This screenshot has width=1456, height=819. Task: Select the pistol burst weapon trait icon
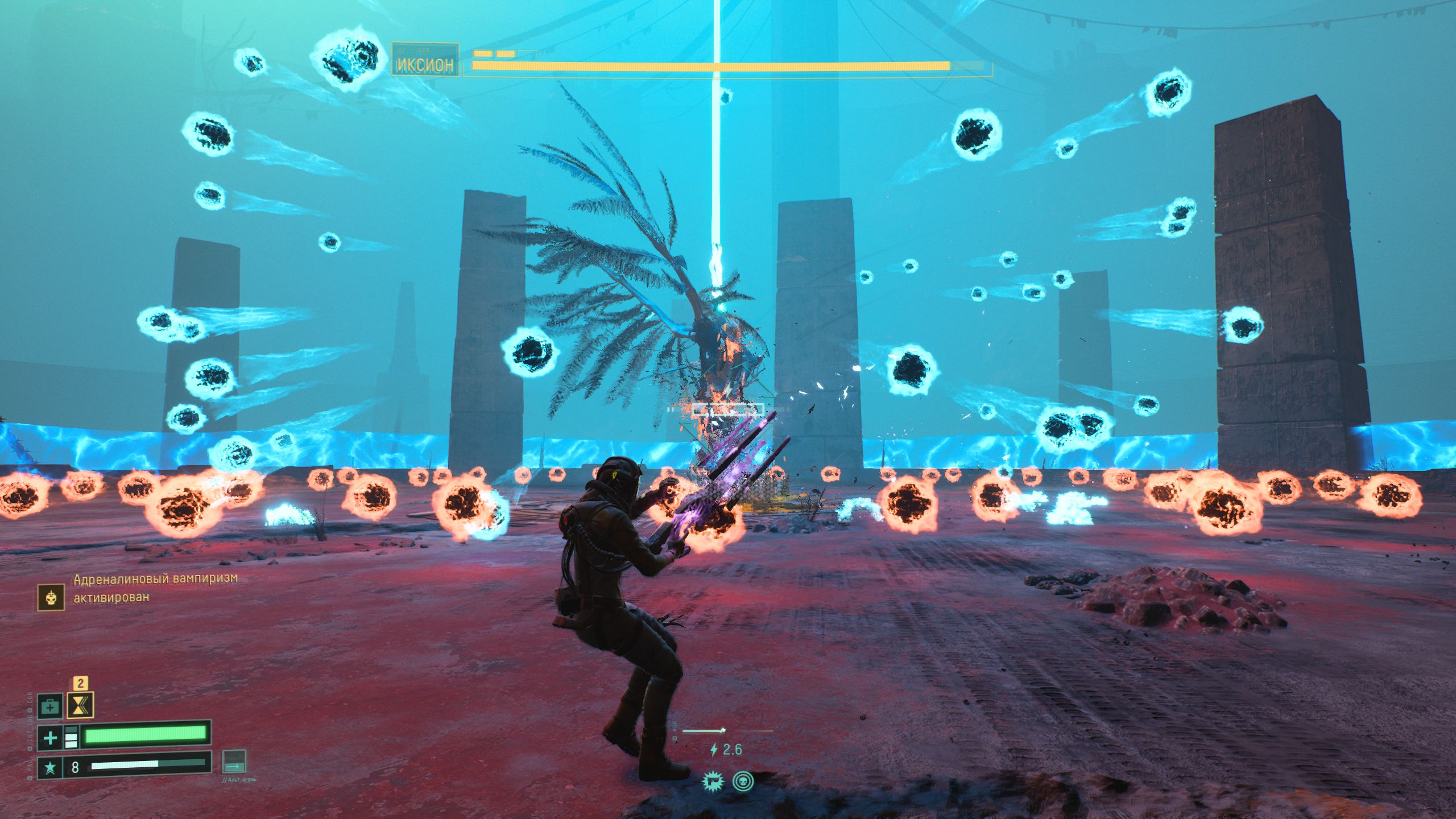click(712, 781)
